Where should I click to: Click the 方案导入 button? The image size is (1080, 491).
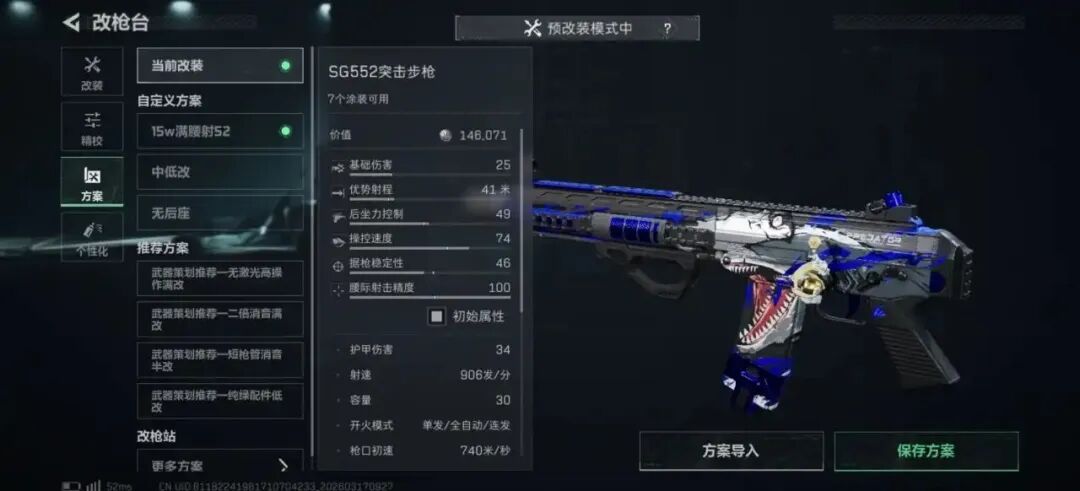click(731, 451)
